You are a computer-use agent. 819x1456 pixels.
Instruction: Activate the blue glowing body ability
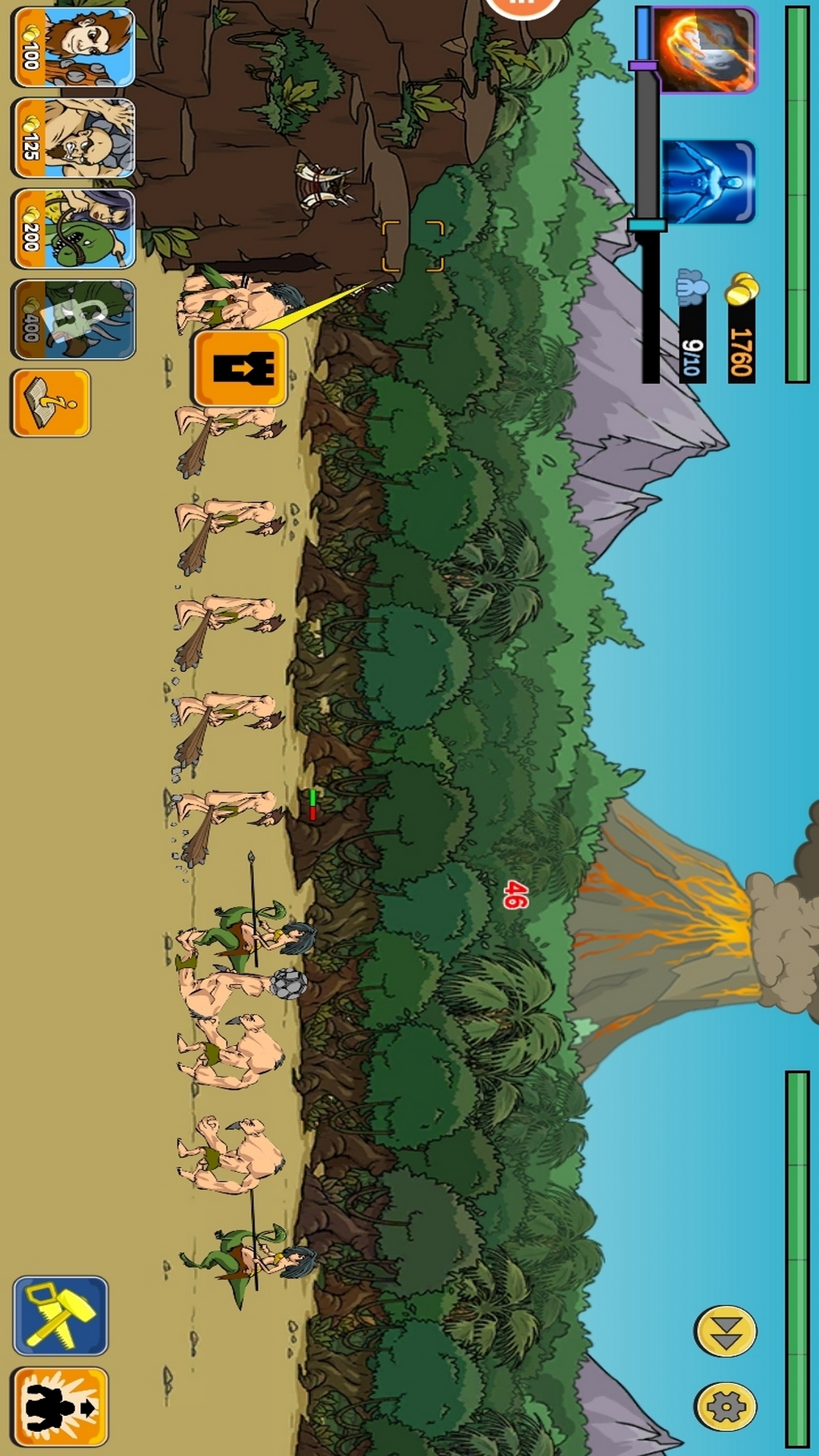tap(708, 182)
